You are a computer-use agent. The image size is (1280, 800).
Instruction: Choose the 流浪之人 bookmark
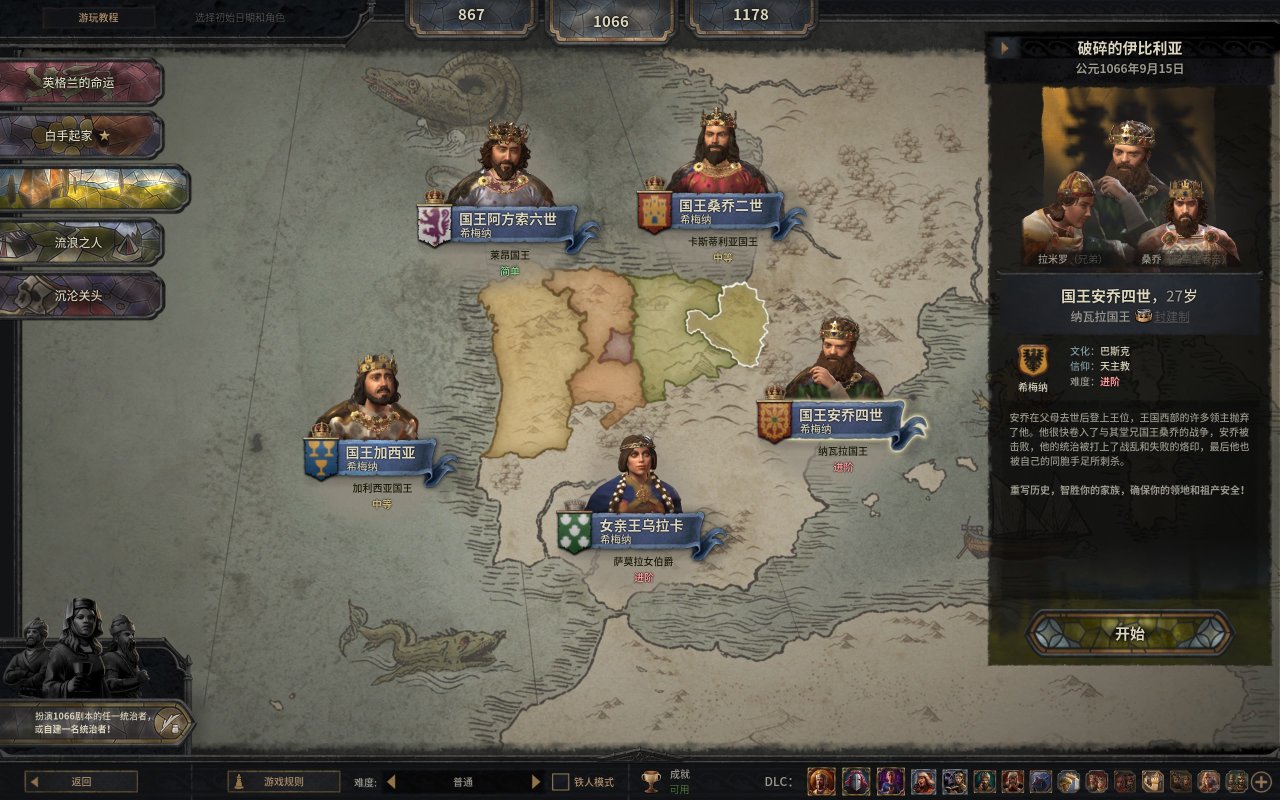coord(80,242)
